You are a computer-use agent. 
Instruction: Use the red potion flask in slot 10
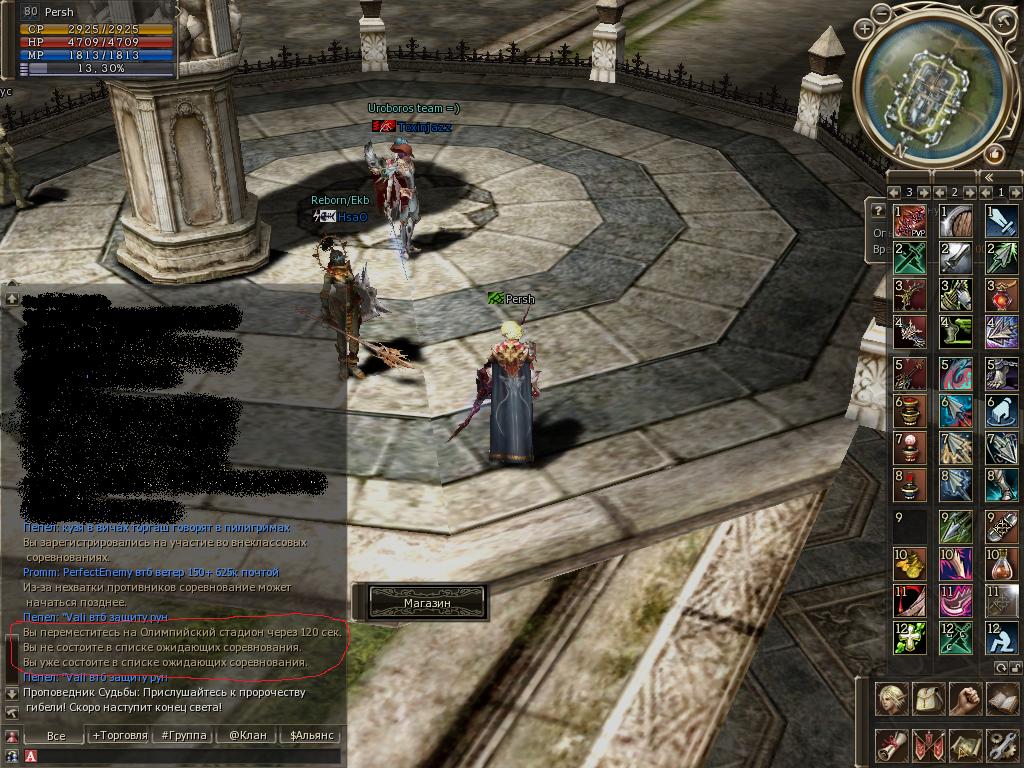[x=1001, y=563]
